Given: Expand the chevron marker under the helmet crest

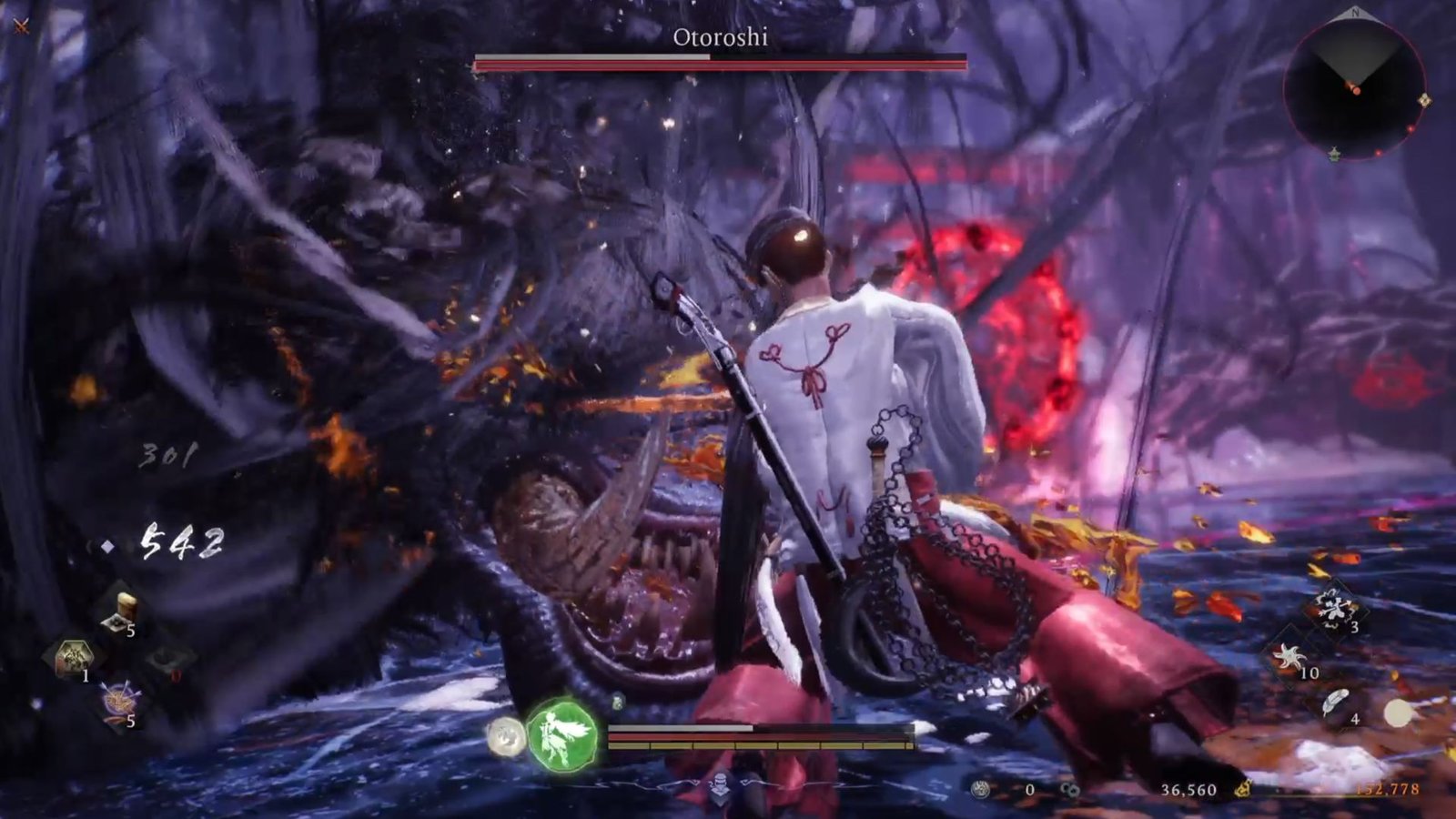Looking at the screenshot, I should pos(721,799).
